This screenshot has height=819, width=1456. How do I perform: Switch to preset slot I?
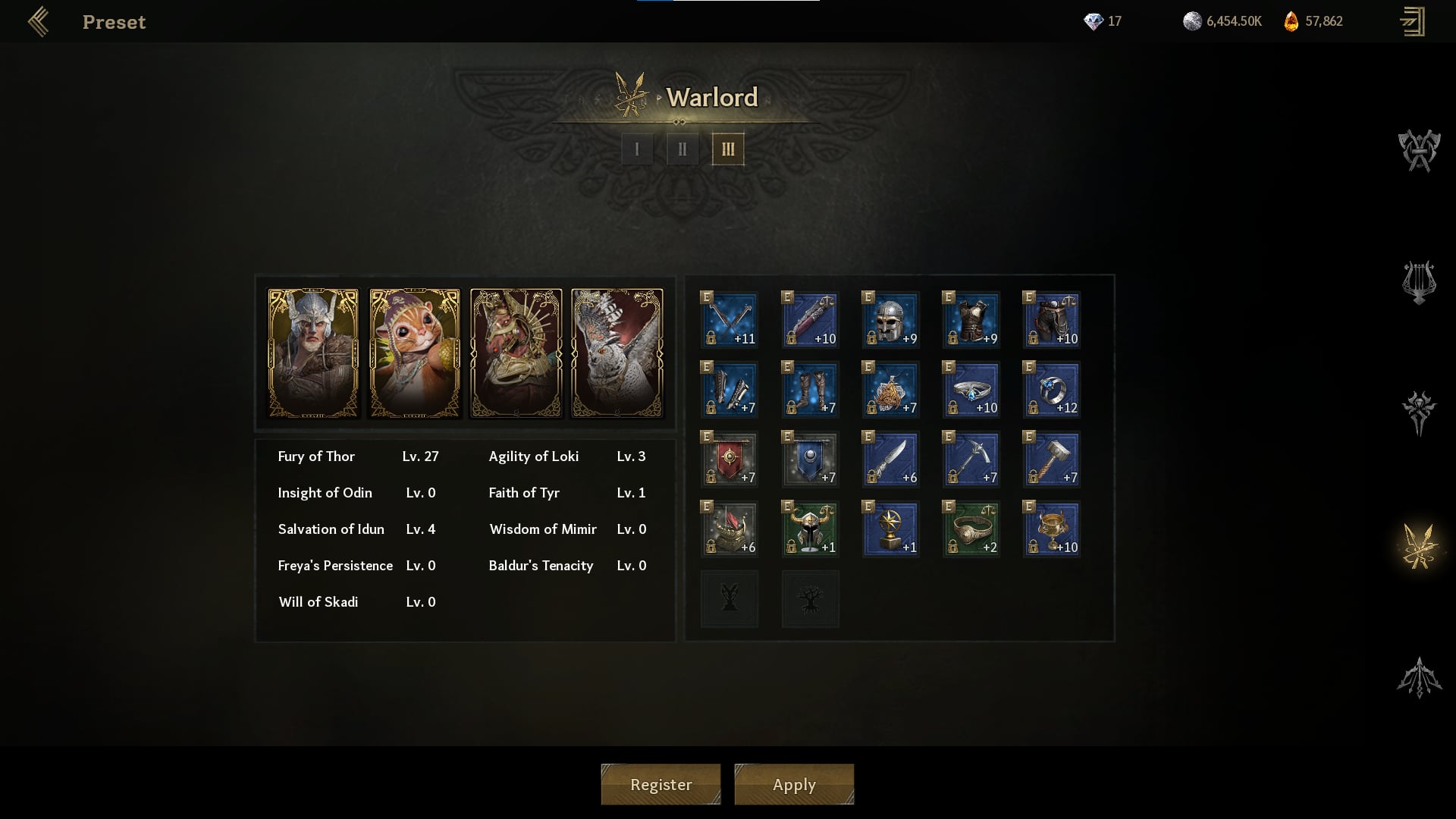637,149
